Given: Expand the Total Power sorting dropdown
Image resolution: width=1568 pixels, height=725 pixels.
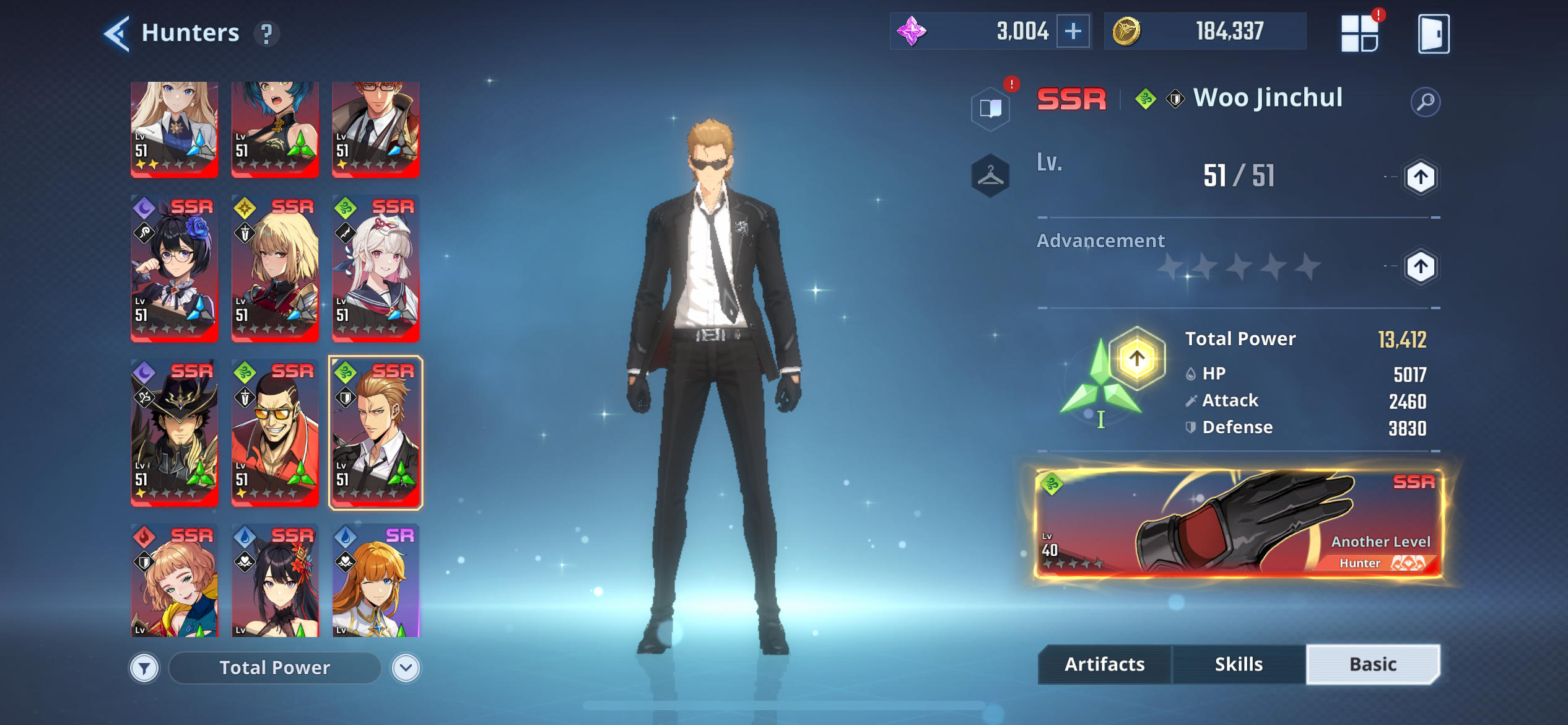Looking at the screenshot, I should [274, 667].
